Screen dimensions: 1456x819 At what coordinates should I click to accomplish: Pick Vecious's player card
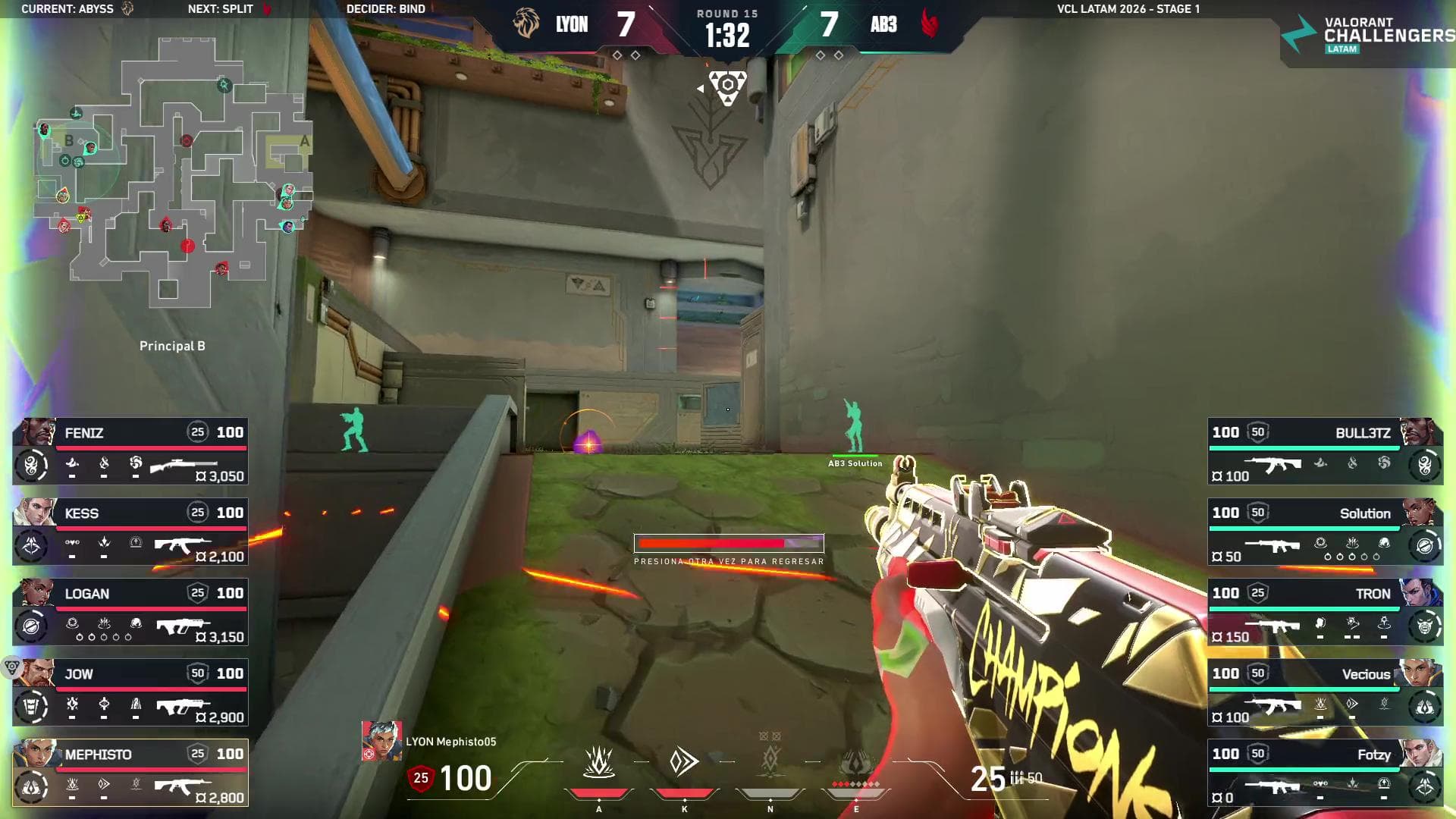[x=1325, y=692]
